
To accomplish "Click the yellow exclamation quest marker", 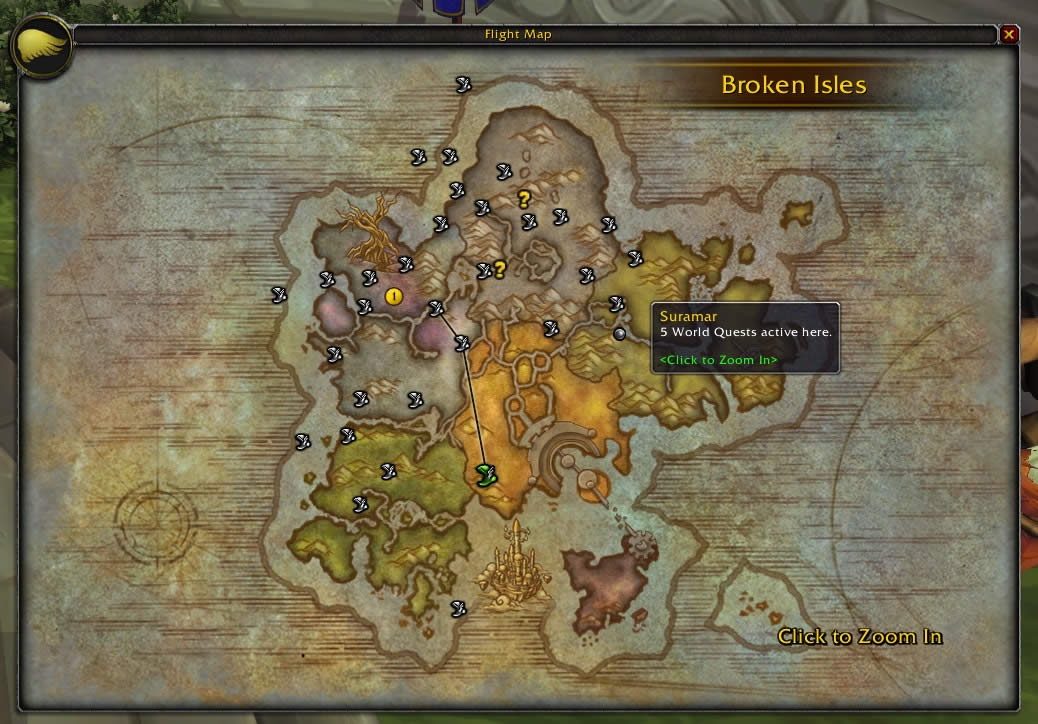I will [393, 296].
